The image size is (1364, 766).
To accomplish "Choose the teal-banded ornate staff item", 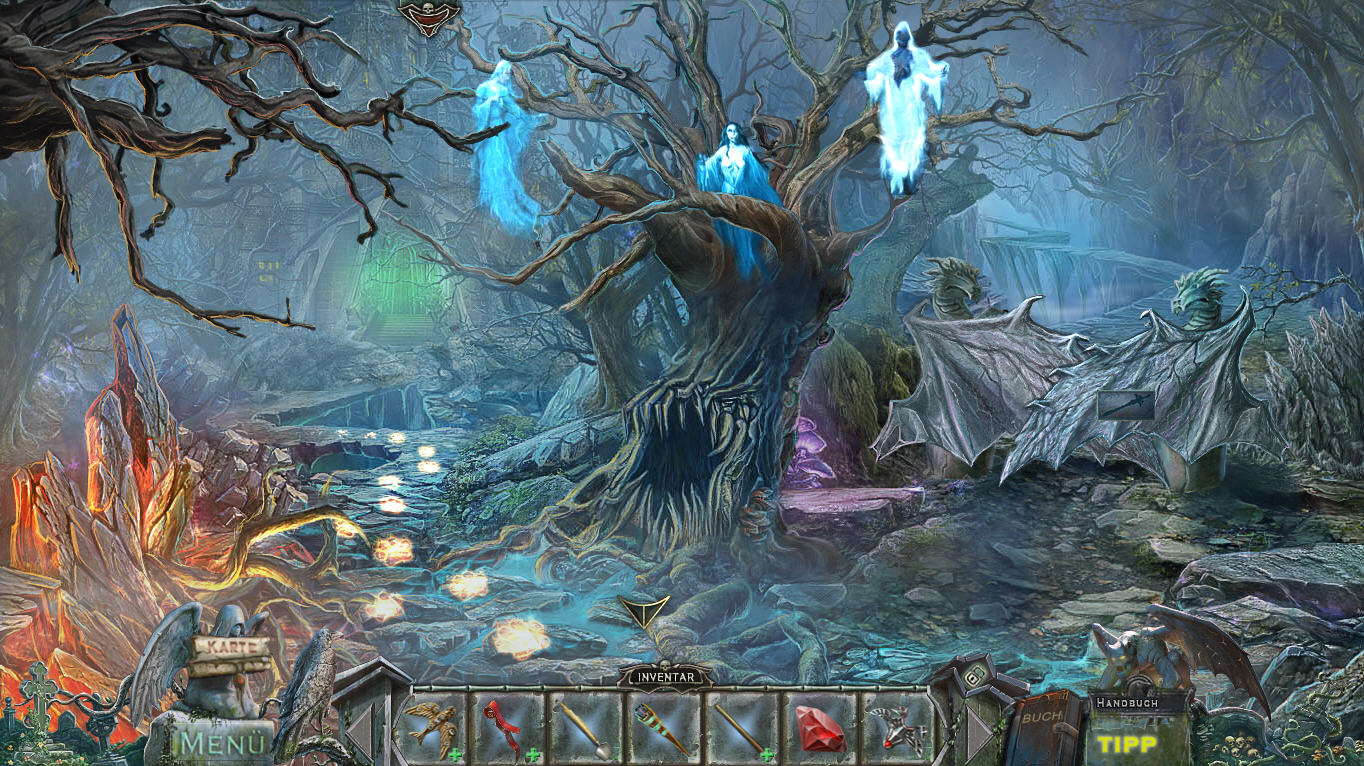I will click(x=664, y=727).
